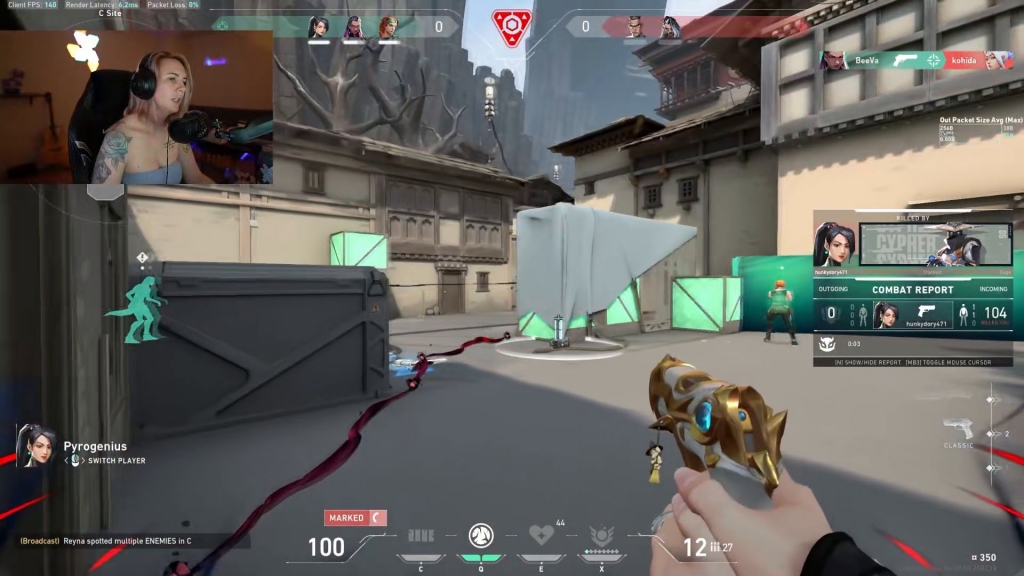The image size is (1024, 576).
Task: Click the red spike objective icon
Action: 511,27
